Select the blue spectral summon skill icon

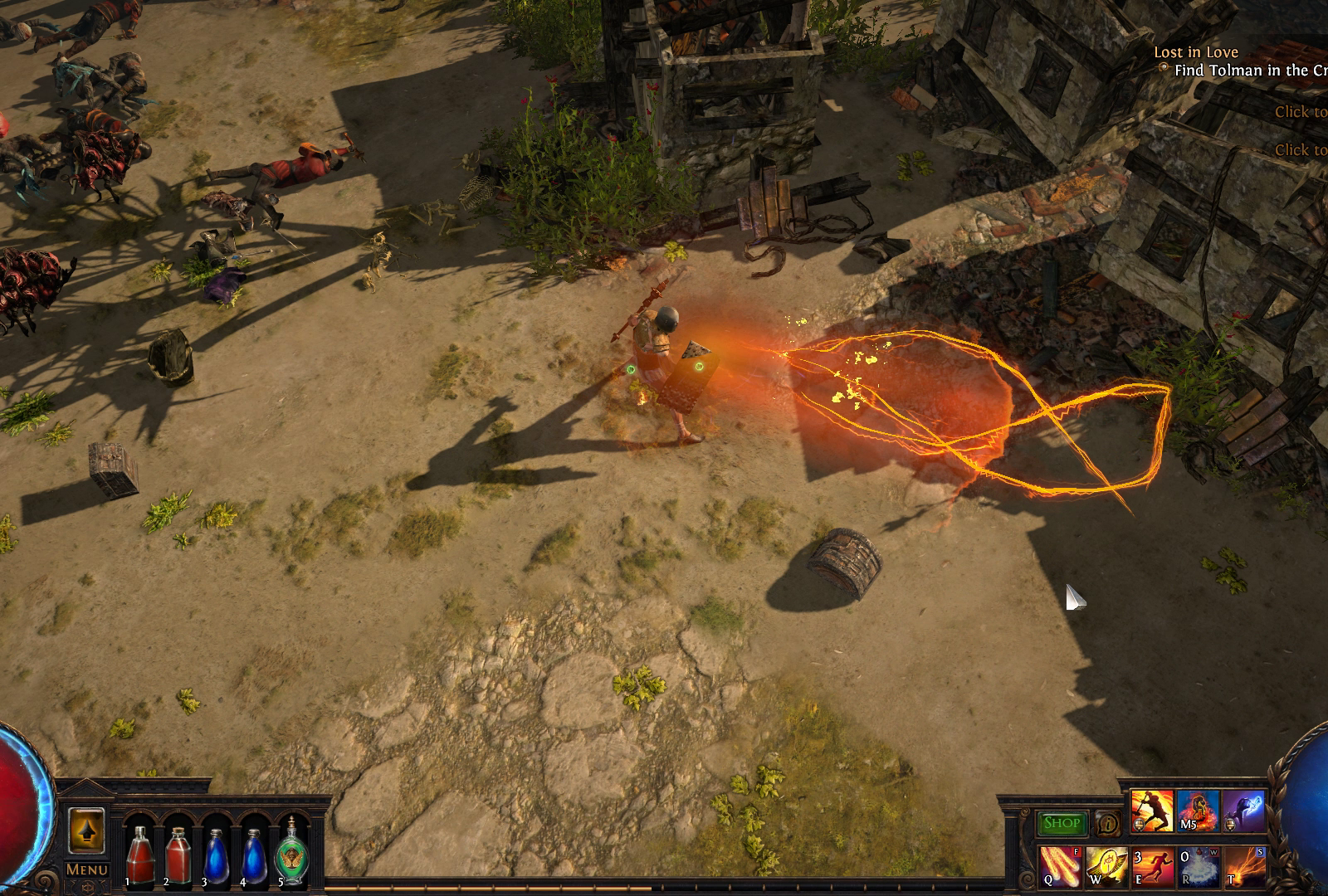pos(1243,811)
